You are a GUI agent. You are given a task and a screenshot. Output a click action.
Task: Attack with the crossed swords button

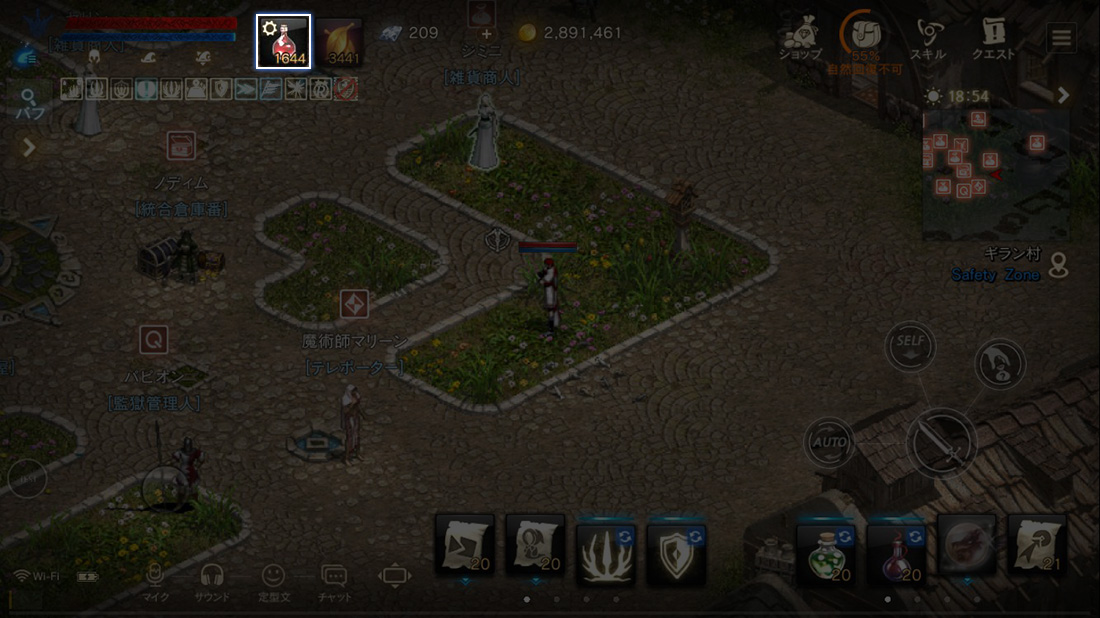[941, 442]
